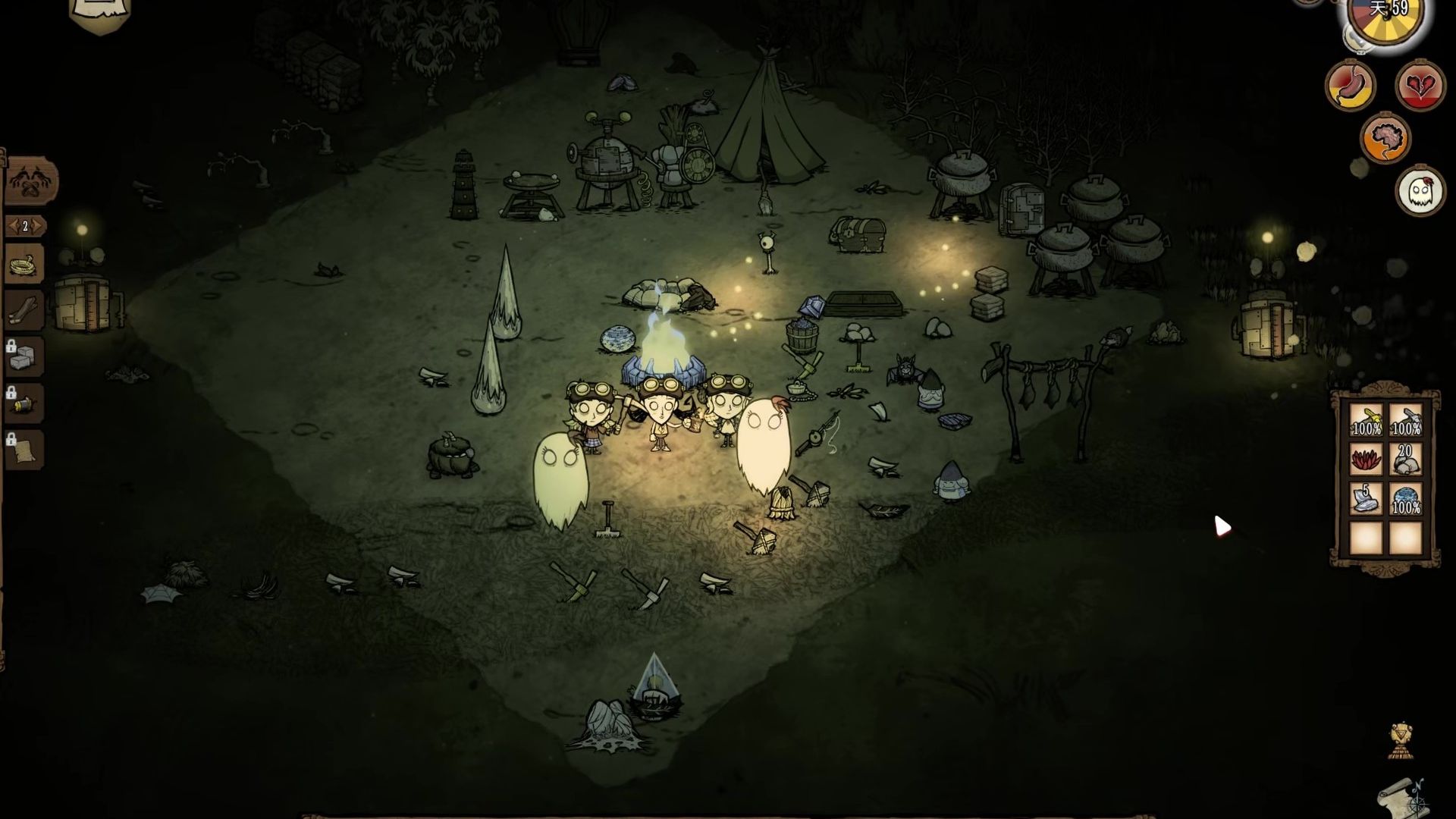Image resolution: width=1456 pixels, height=819 pixels.
Task: Pick the red lotus flower slot
Action: [x=1367, y=460]
